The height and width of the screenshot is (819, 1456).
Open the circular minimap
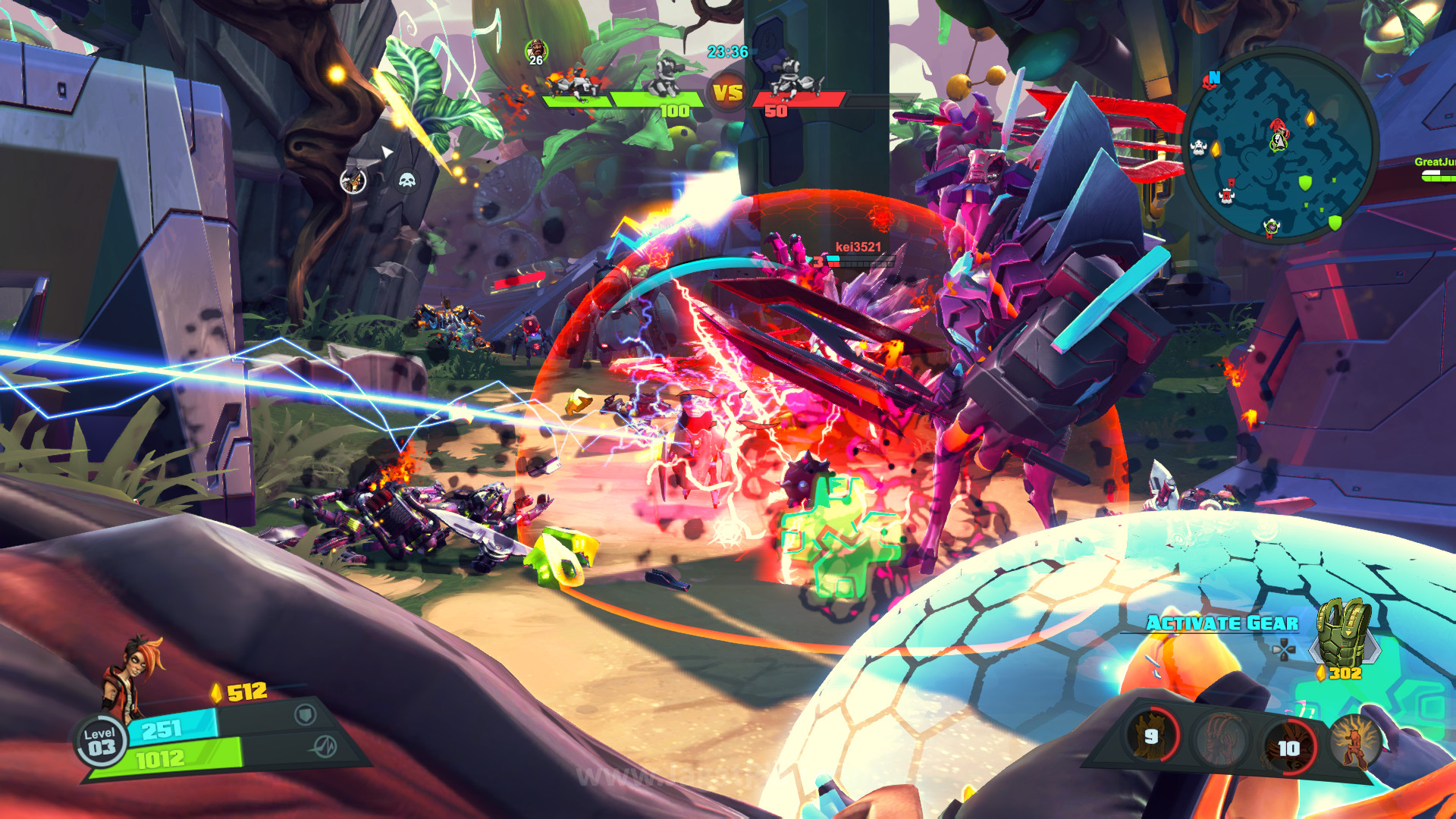(1282, 144)
